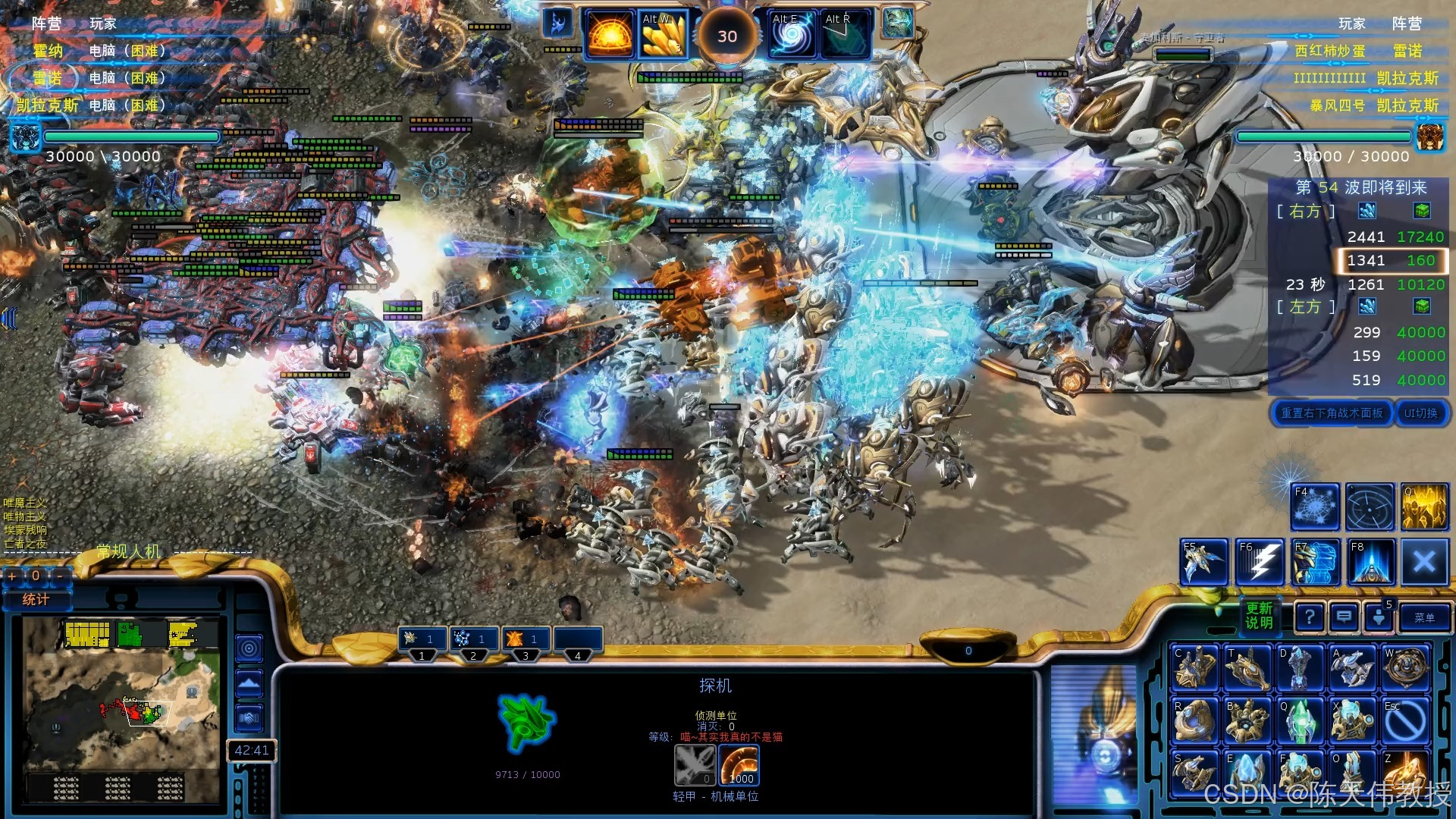This screenshot has height=819, width=1456.
Task: Open the chat message log button
Action: (1344, 617)
